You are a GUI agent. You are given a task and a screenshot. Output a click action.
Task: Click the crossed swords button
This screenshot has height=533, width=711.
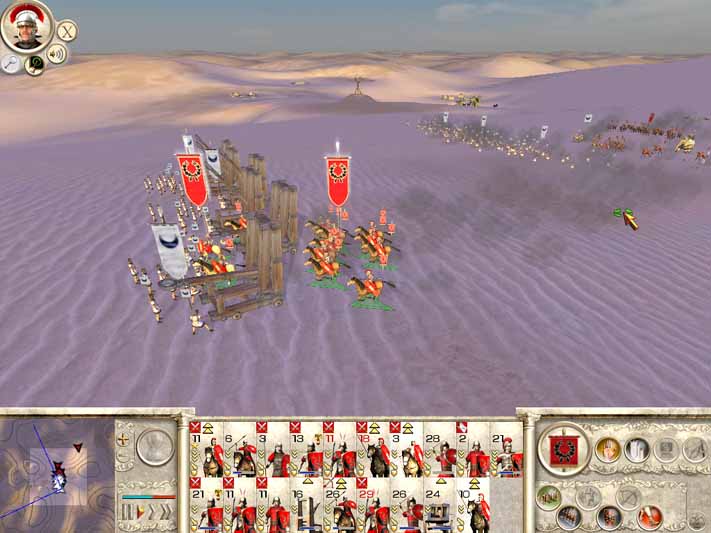[66, 32]
